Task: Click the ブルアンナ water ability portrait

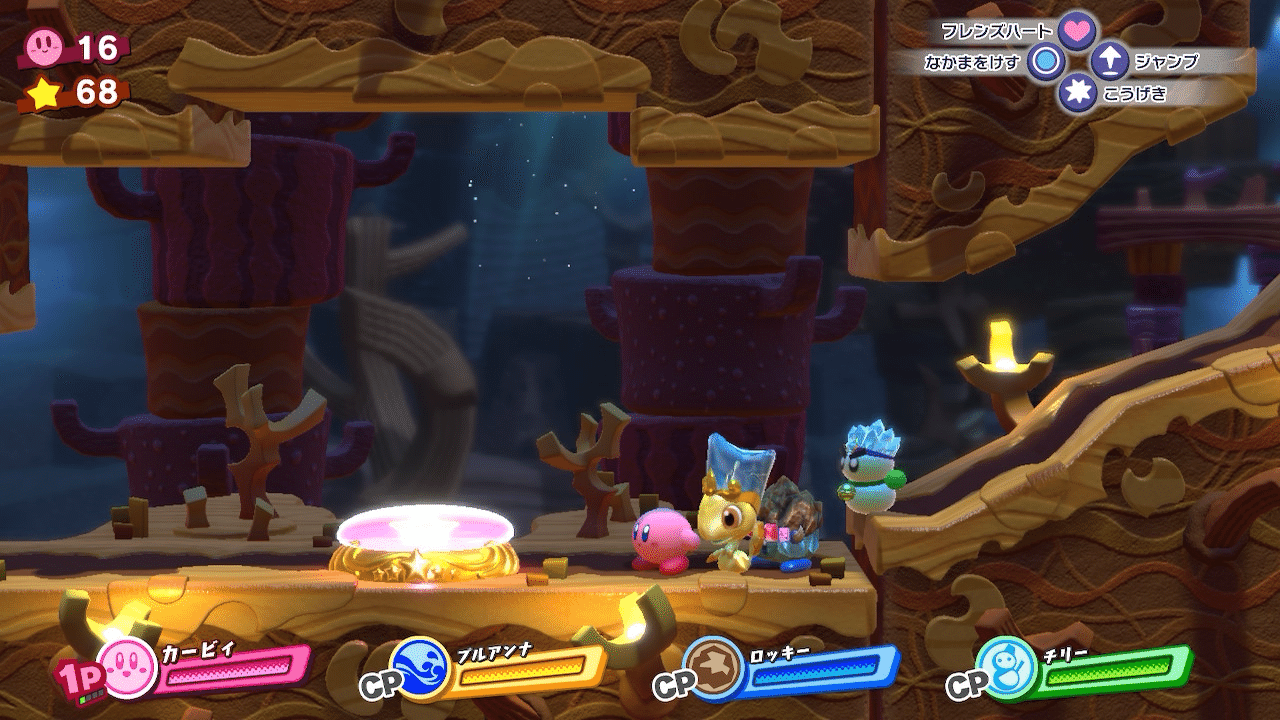Action: 421,666
